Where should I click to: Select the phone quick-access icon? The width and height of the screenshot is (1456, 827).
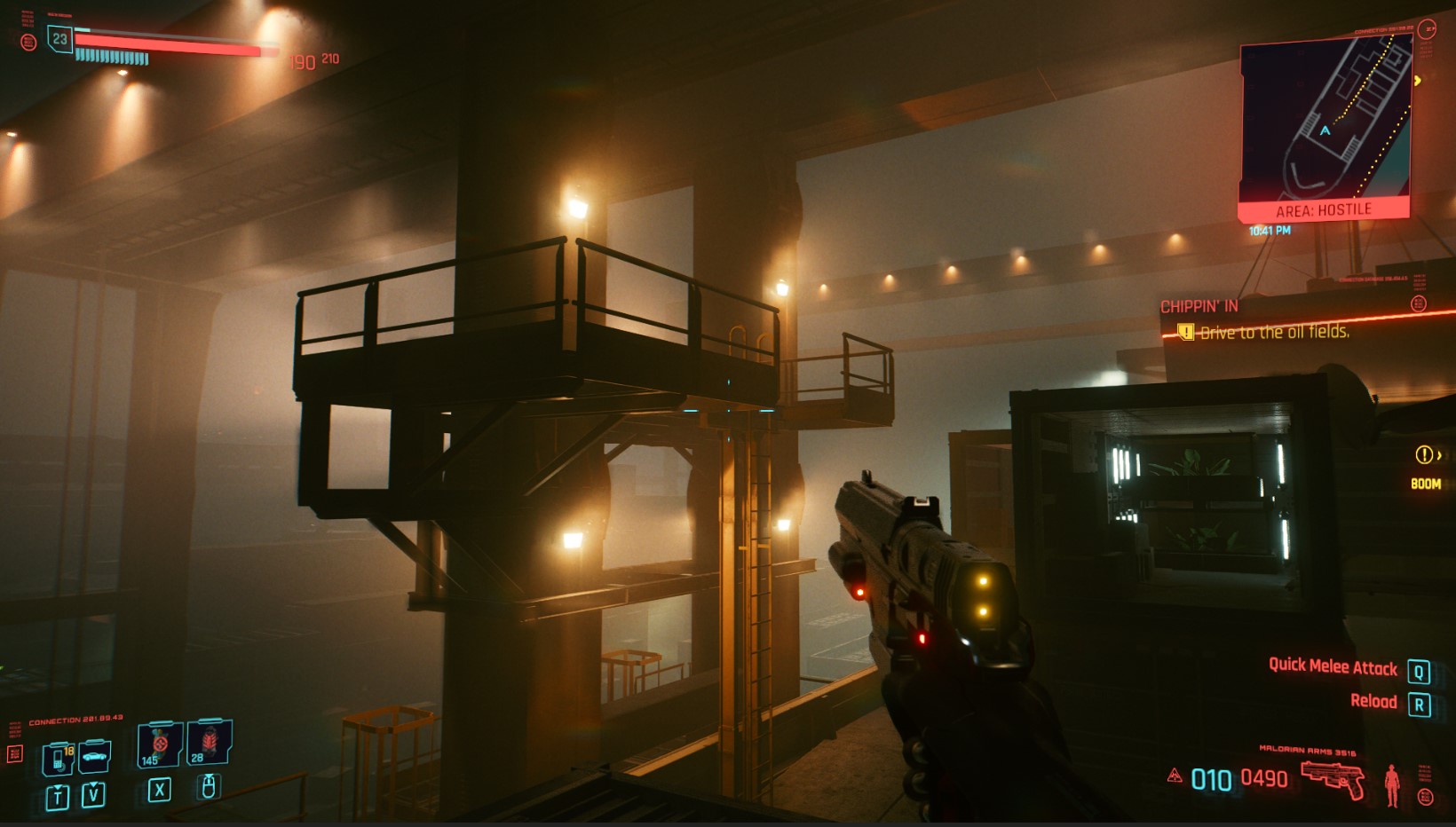pos(56,759)
